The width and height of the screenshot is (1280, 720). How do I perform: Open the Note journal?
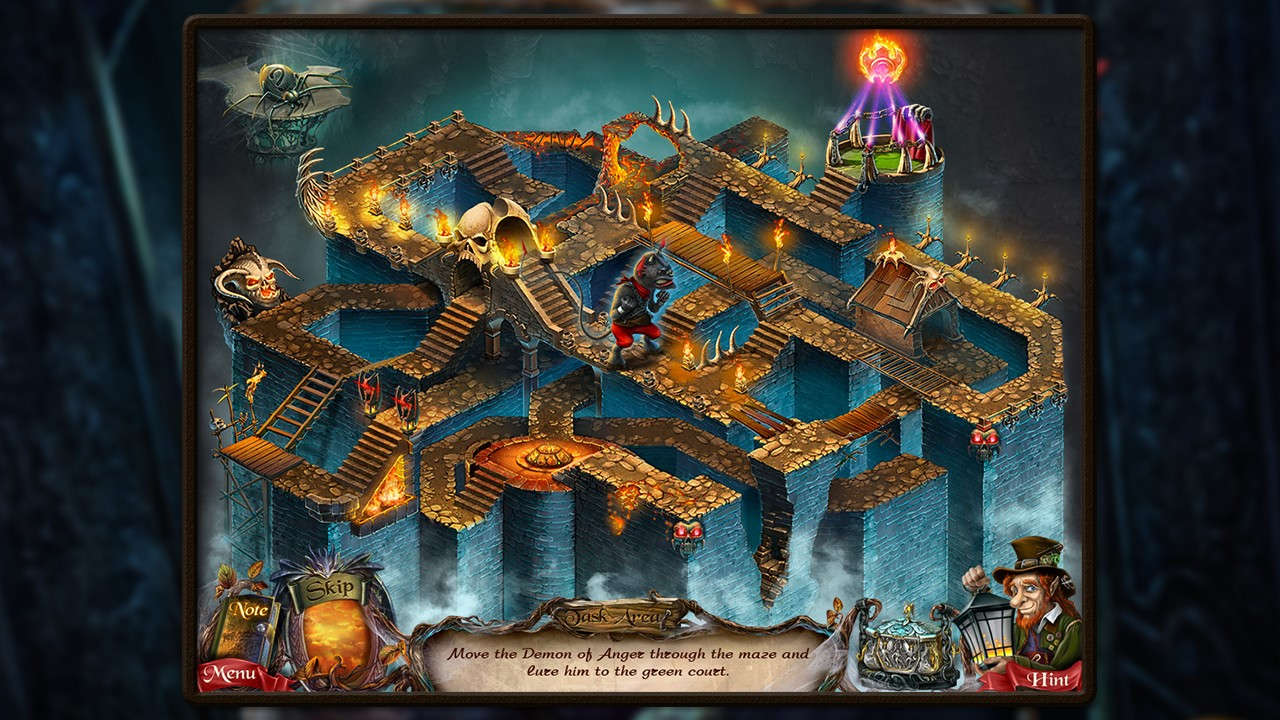251,609
